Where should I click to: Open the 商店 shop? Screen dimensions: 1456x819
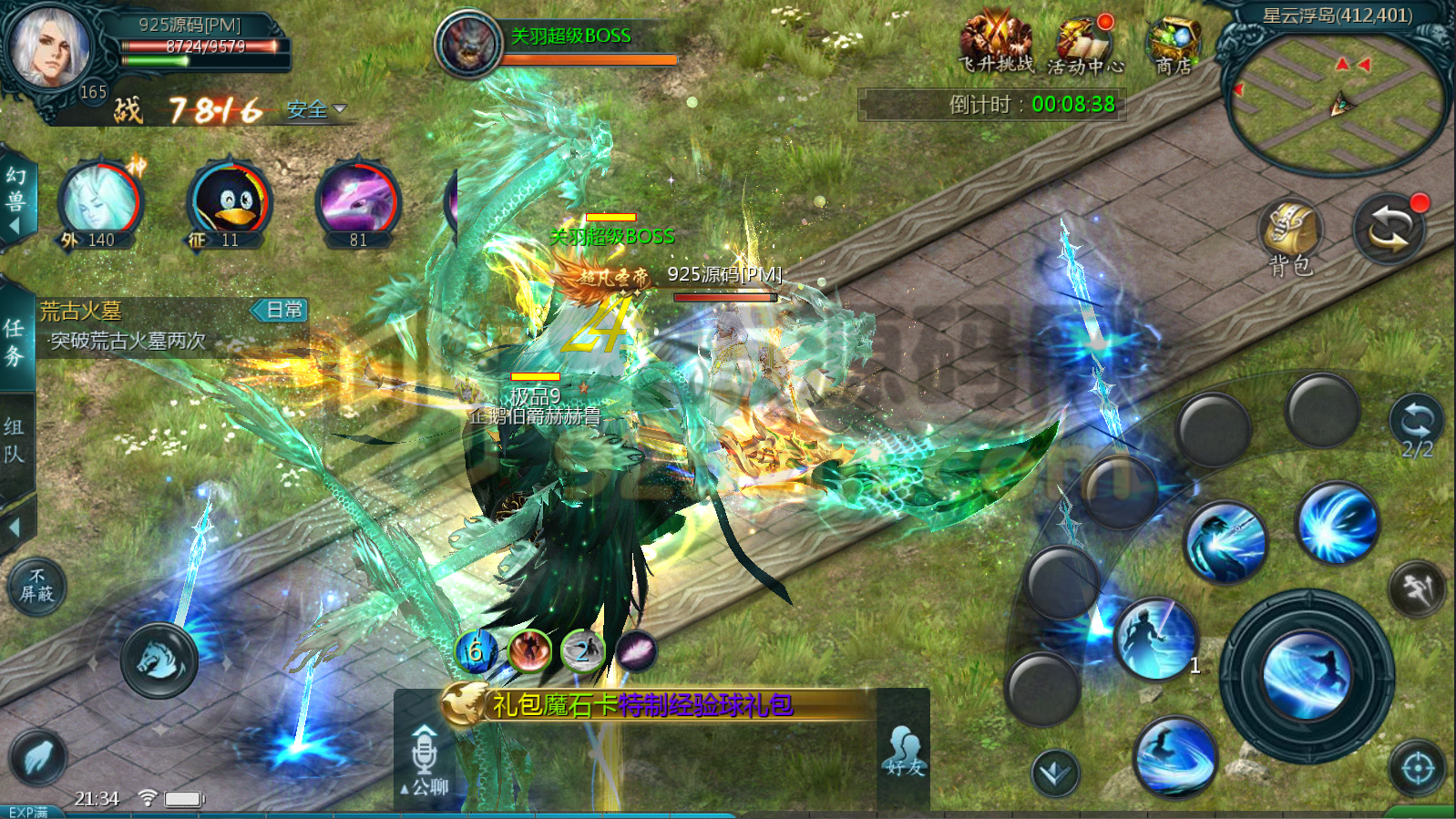click(1173, 46)
